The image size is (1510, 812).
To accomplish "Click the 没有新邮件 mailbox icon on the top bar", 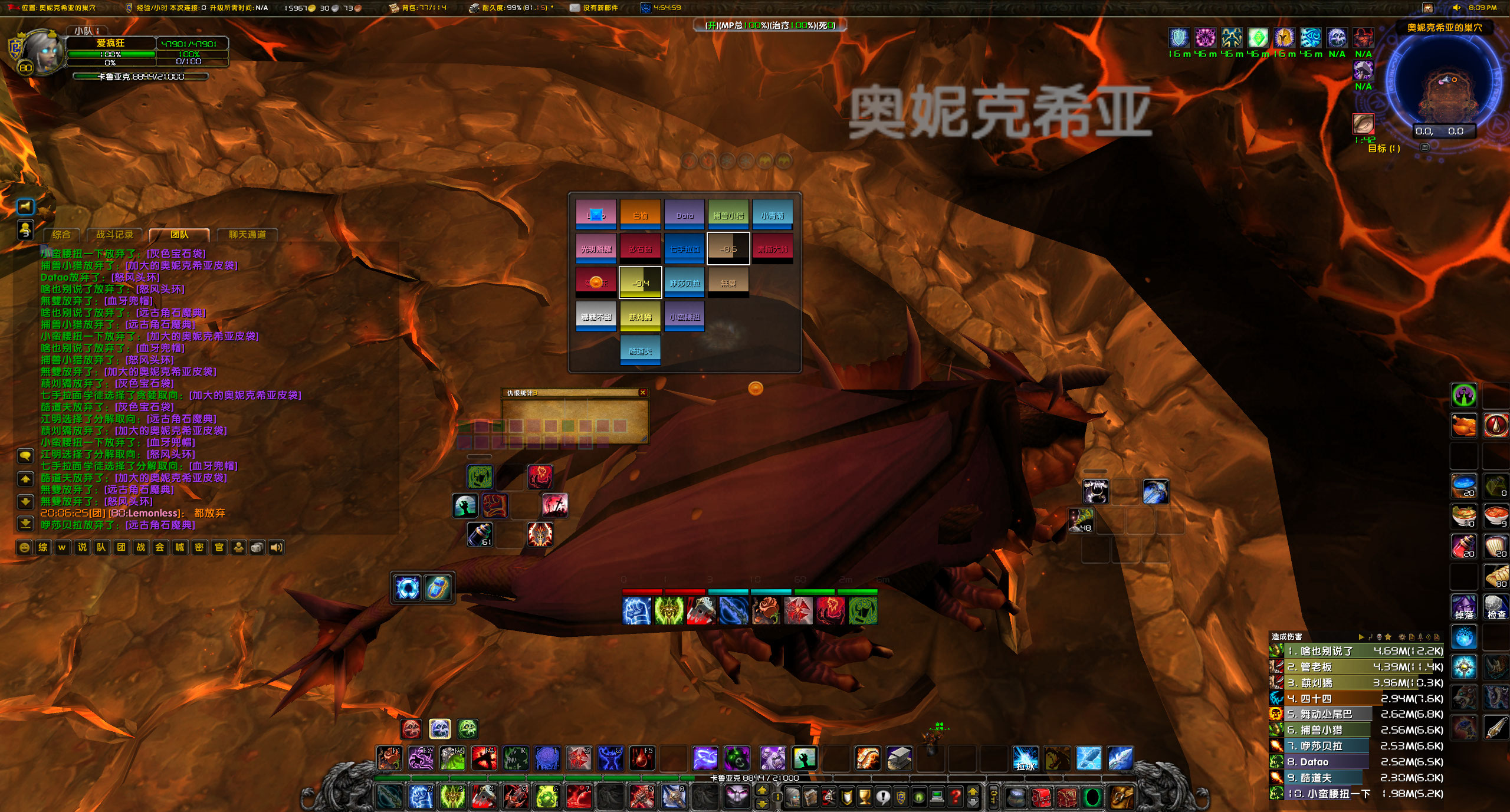I will pos(573,8).
